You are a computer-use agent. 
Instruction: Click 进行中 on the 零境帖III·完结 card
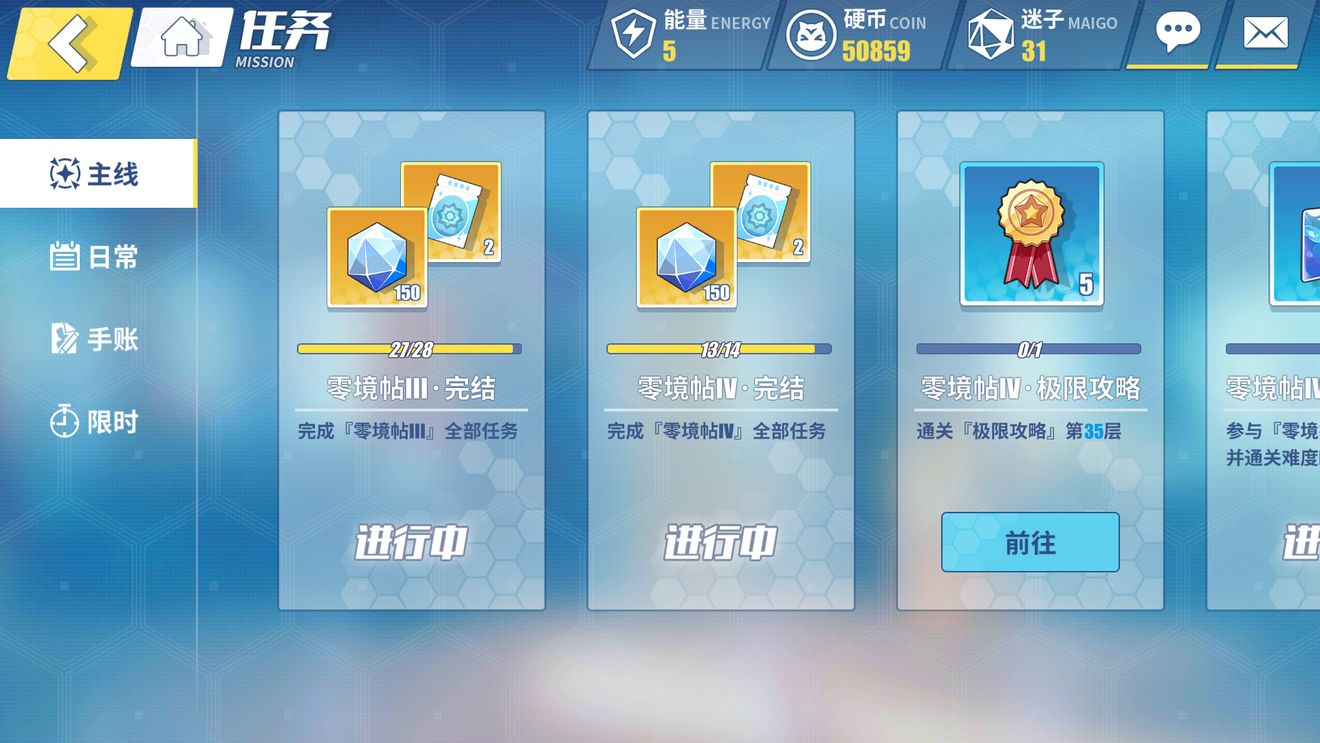[410, 543]
